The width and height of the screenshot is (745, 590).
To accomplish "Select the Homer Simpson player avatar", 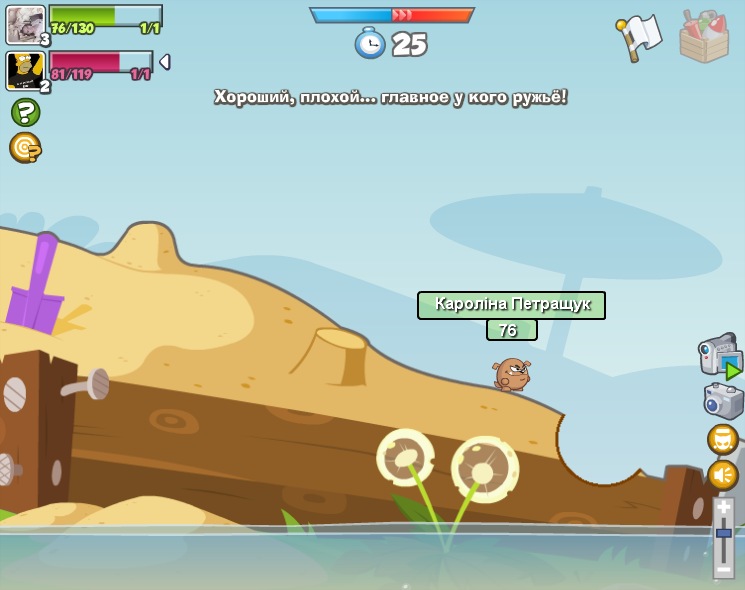I will (25, 70).
